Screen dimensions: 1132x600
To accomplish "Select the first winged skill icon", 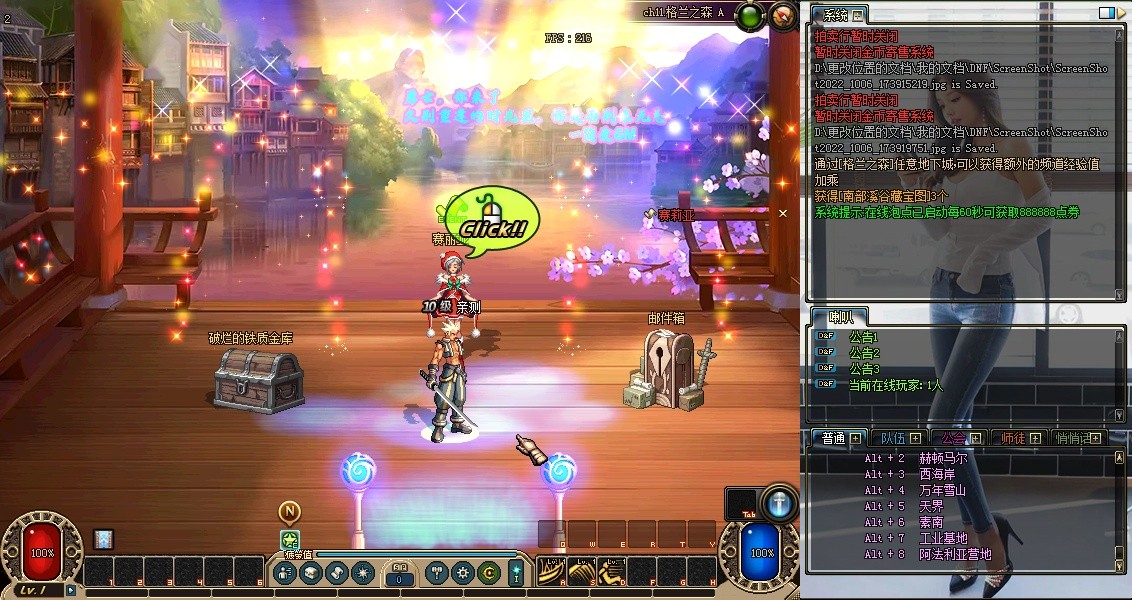I will coord(551,571).
